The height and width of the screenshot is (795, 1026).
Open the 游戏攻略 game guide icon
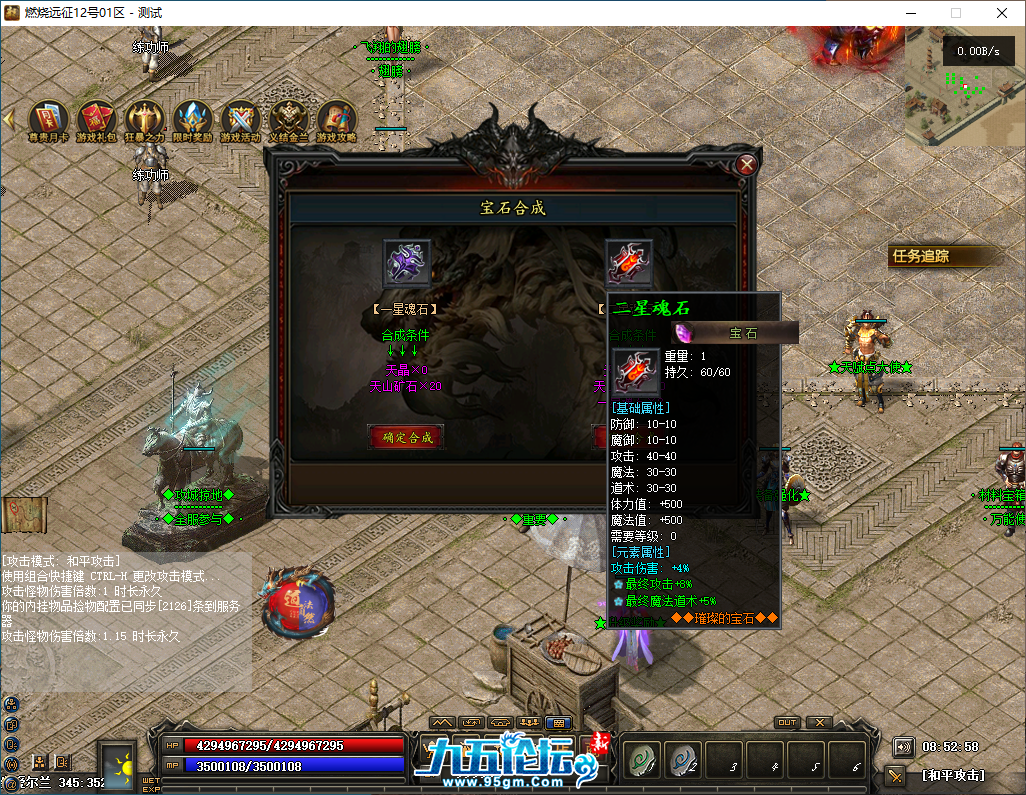[337, 119]
